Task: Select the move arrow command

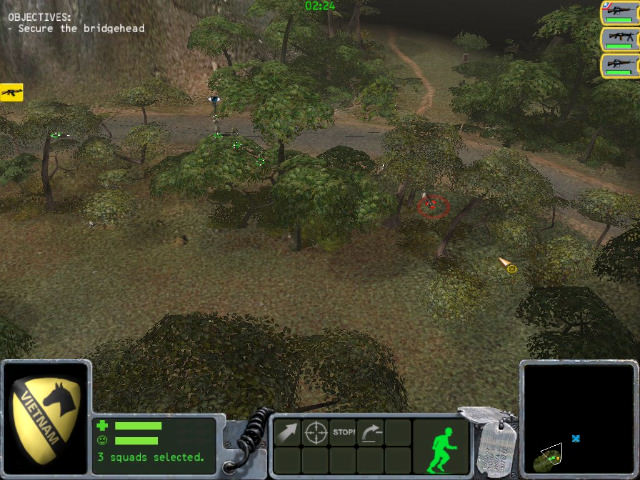Action: [287, 433]
